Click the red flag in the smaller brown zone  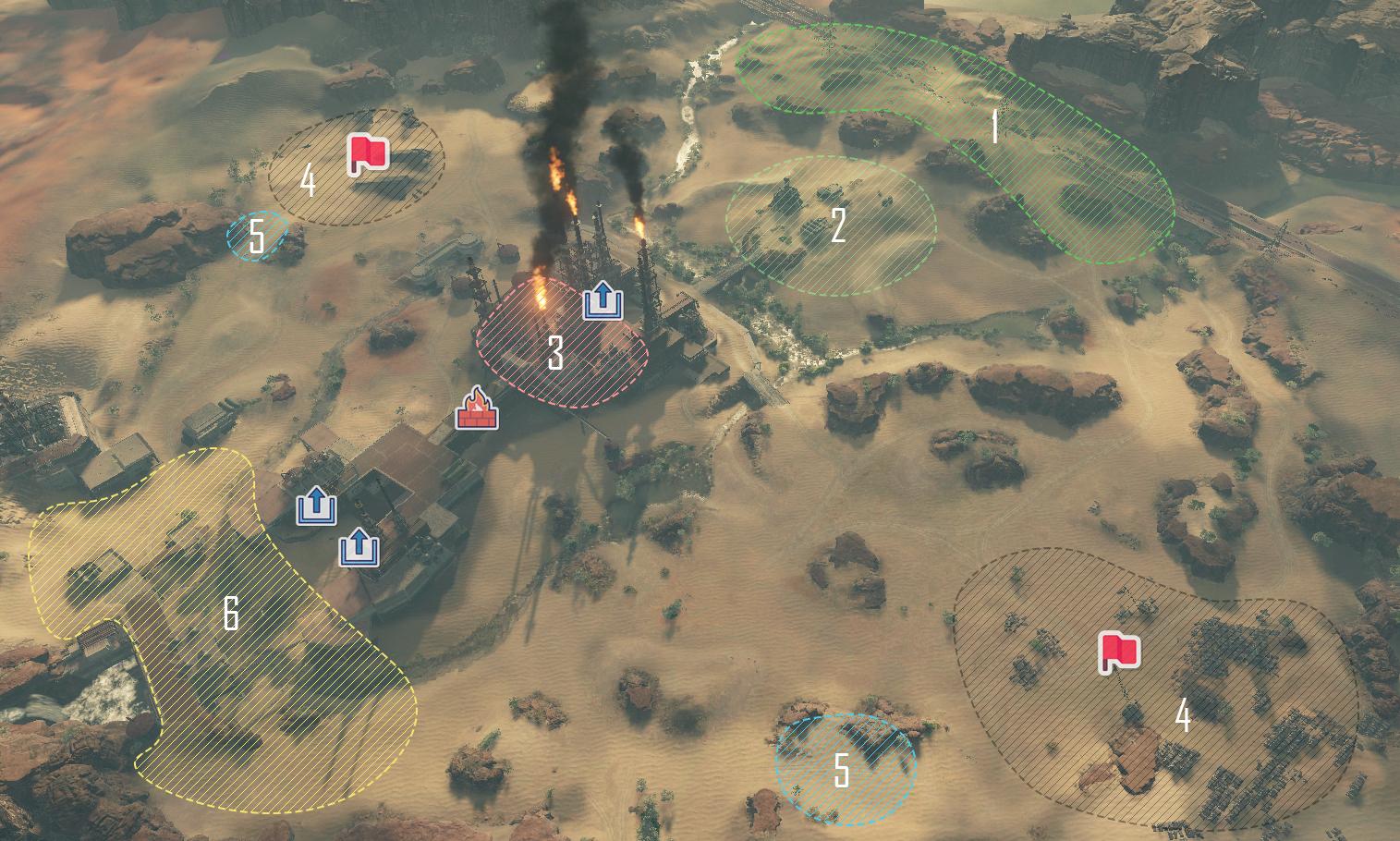(368, 154)
